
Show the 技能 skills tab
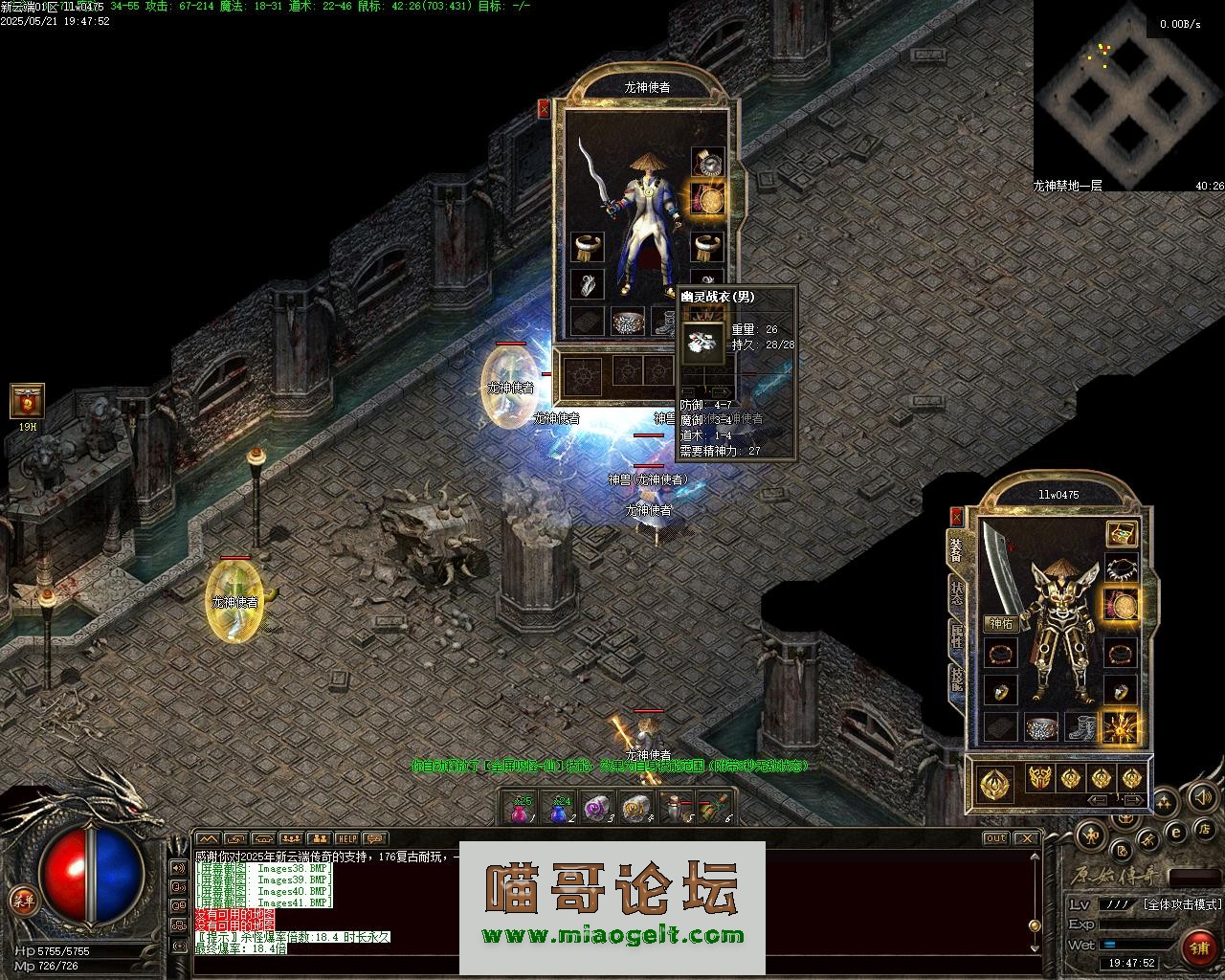point(956,679)
